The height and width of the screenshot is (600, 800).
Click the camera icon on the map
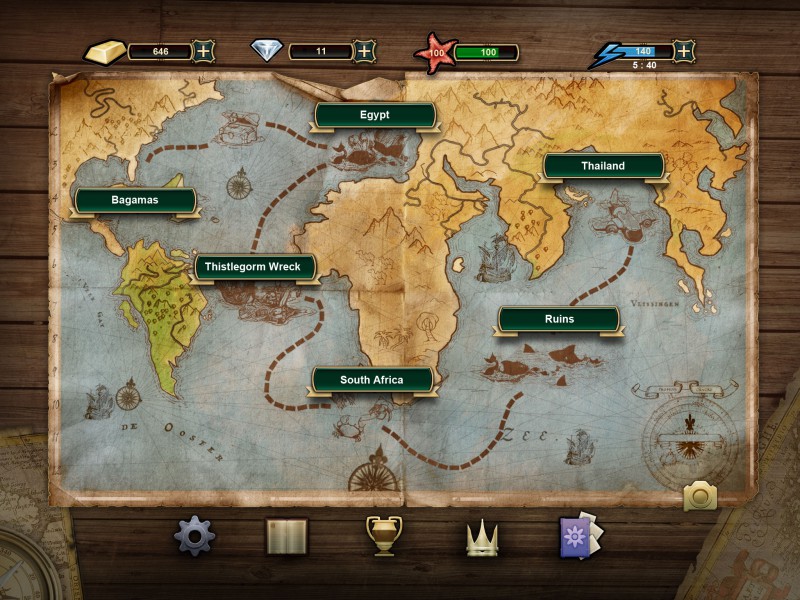click(700, 495)
